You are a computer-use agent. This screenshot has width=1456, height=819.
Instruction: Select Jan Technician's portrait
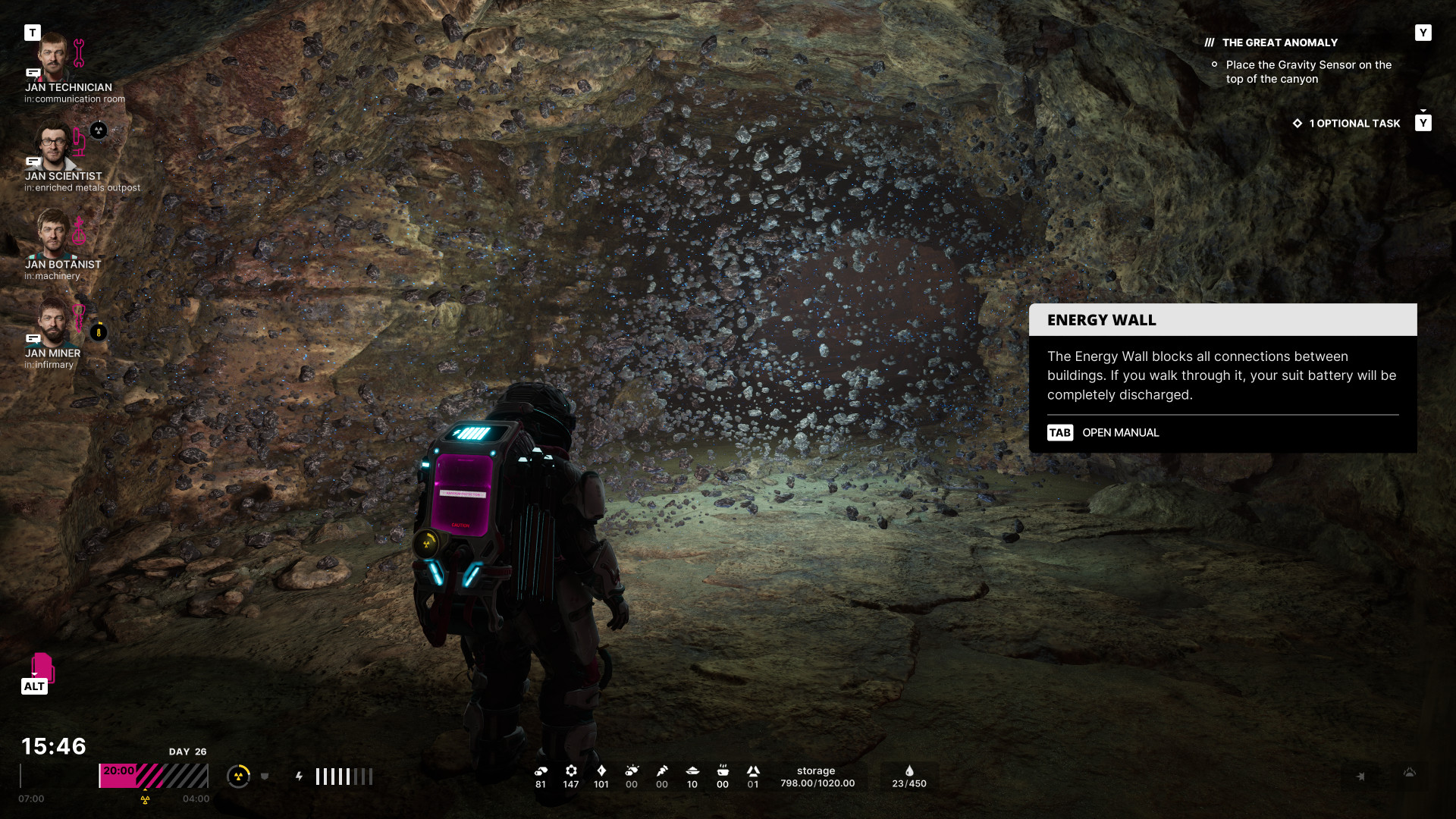[x=54, y=57]
